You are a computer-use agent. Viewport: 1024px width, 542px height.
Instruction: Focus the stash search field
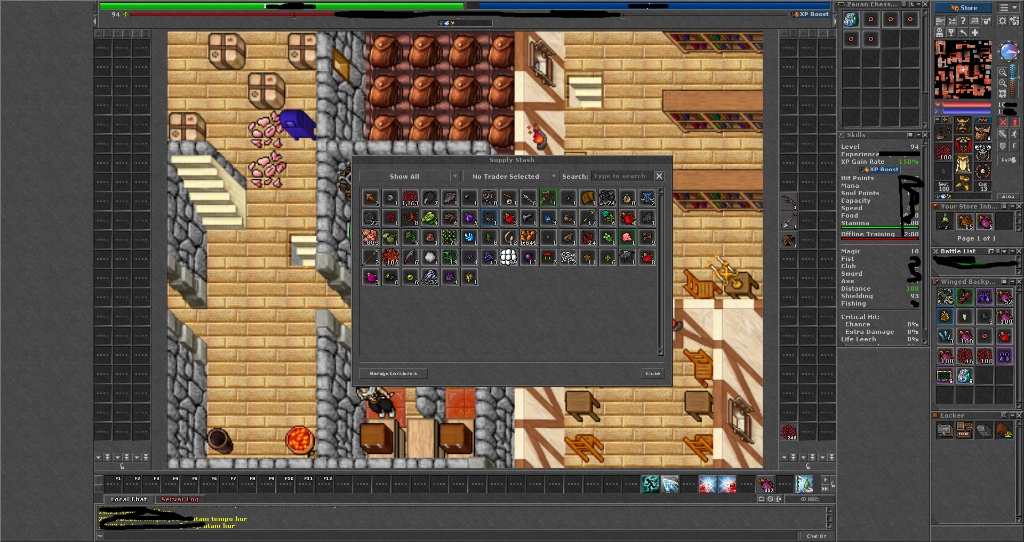(620, 176)
